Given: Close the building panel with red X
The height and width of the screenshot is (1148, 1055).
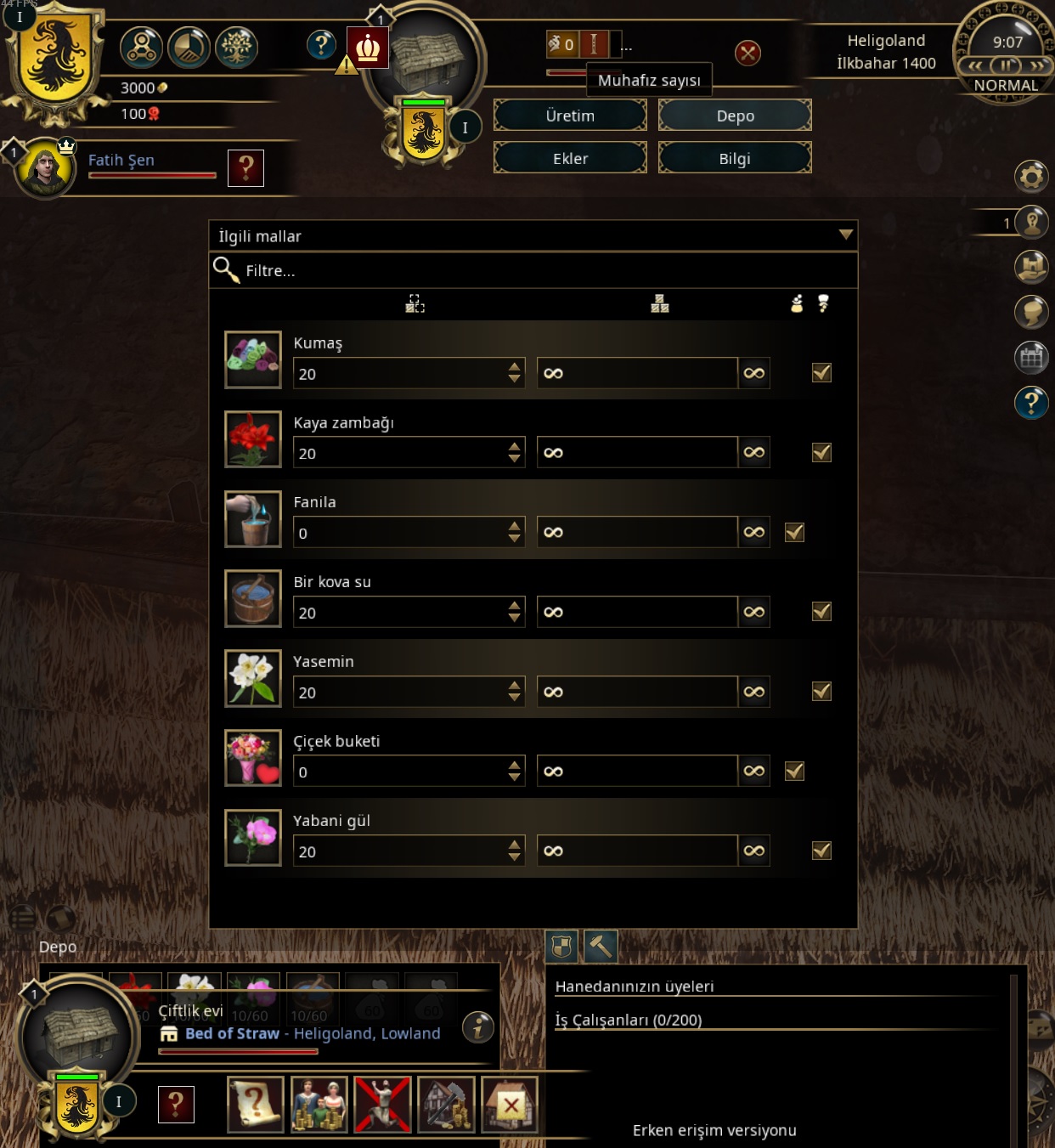Looking at the screenshot, I should (748, 54).
